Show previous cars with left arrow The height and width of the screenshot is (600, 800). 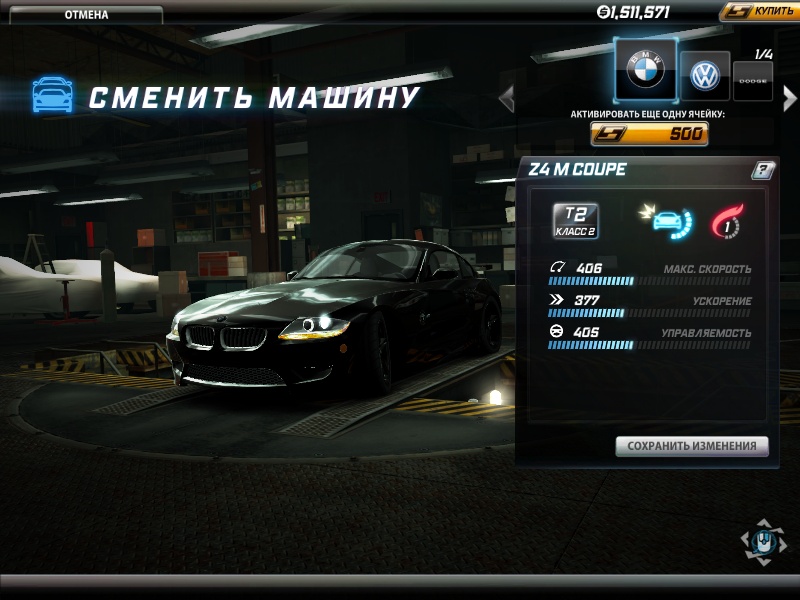point(507,97)
